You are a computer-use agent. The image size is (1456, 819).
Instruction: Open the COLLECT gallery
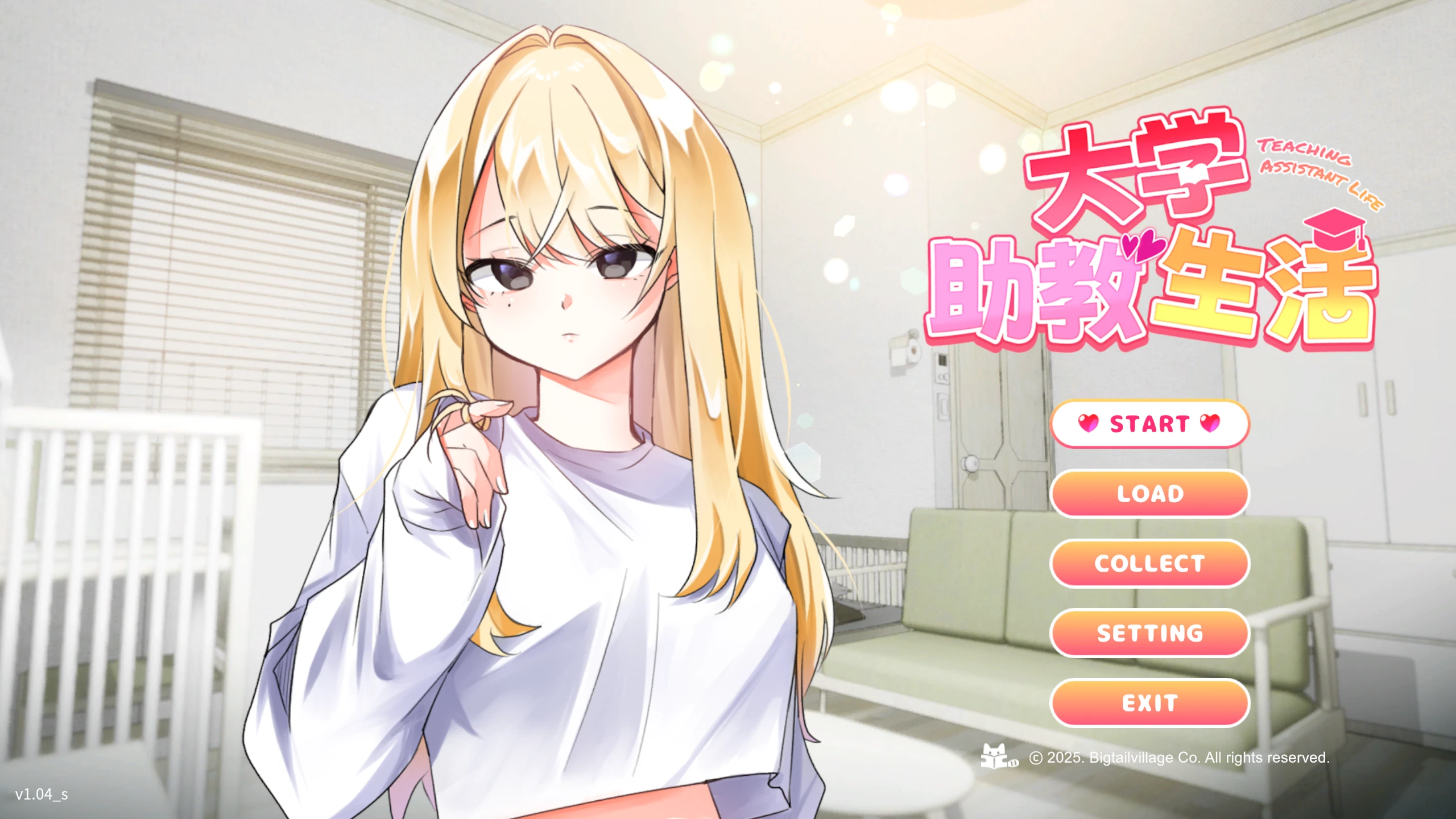click(x=1149, y=563)
